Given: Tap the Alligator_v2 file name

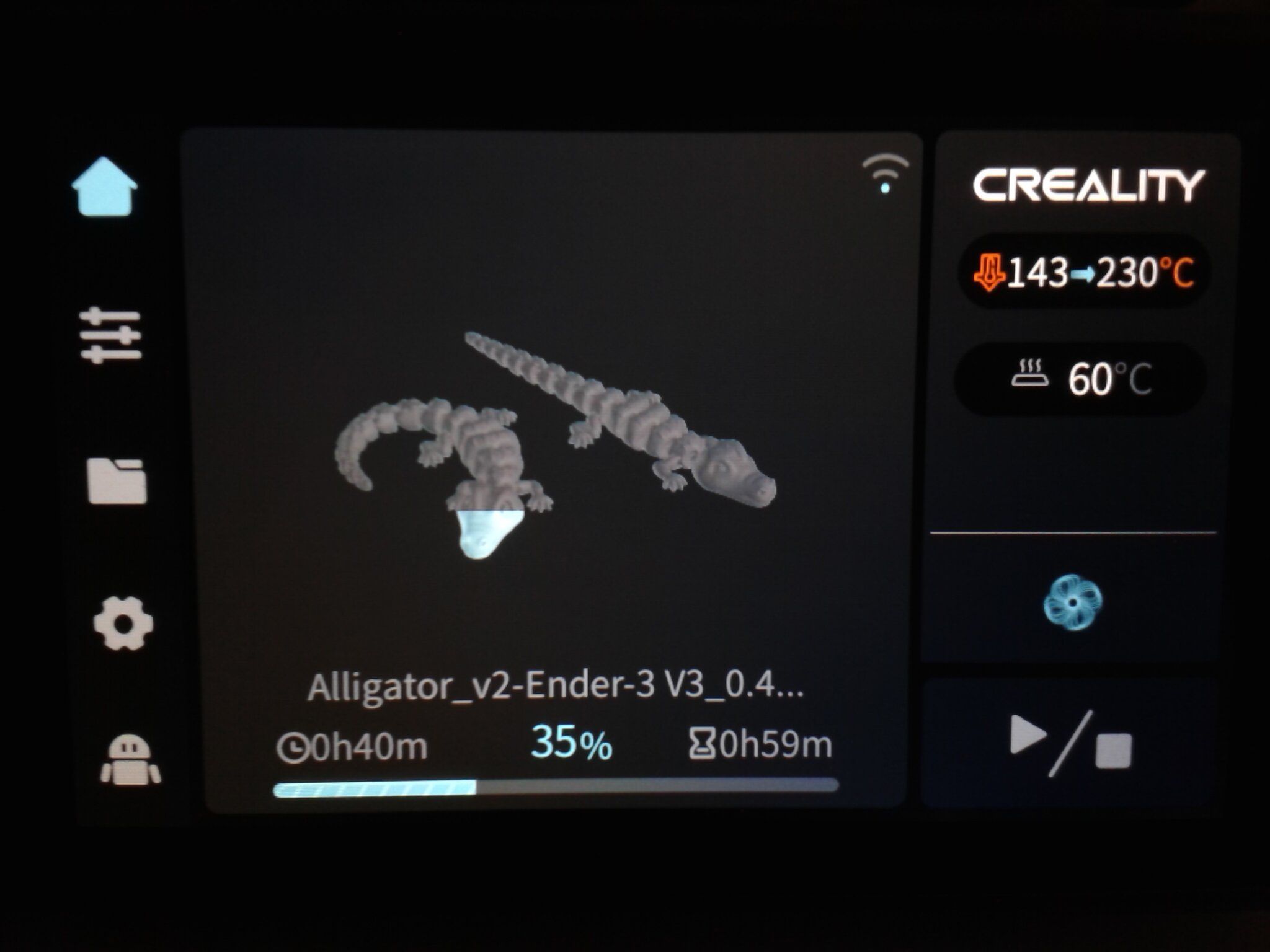Looking at the screenshot, I should [x=556, y=687].
